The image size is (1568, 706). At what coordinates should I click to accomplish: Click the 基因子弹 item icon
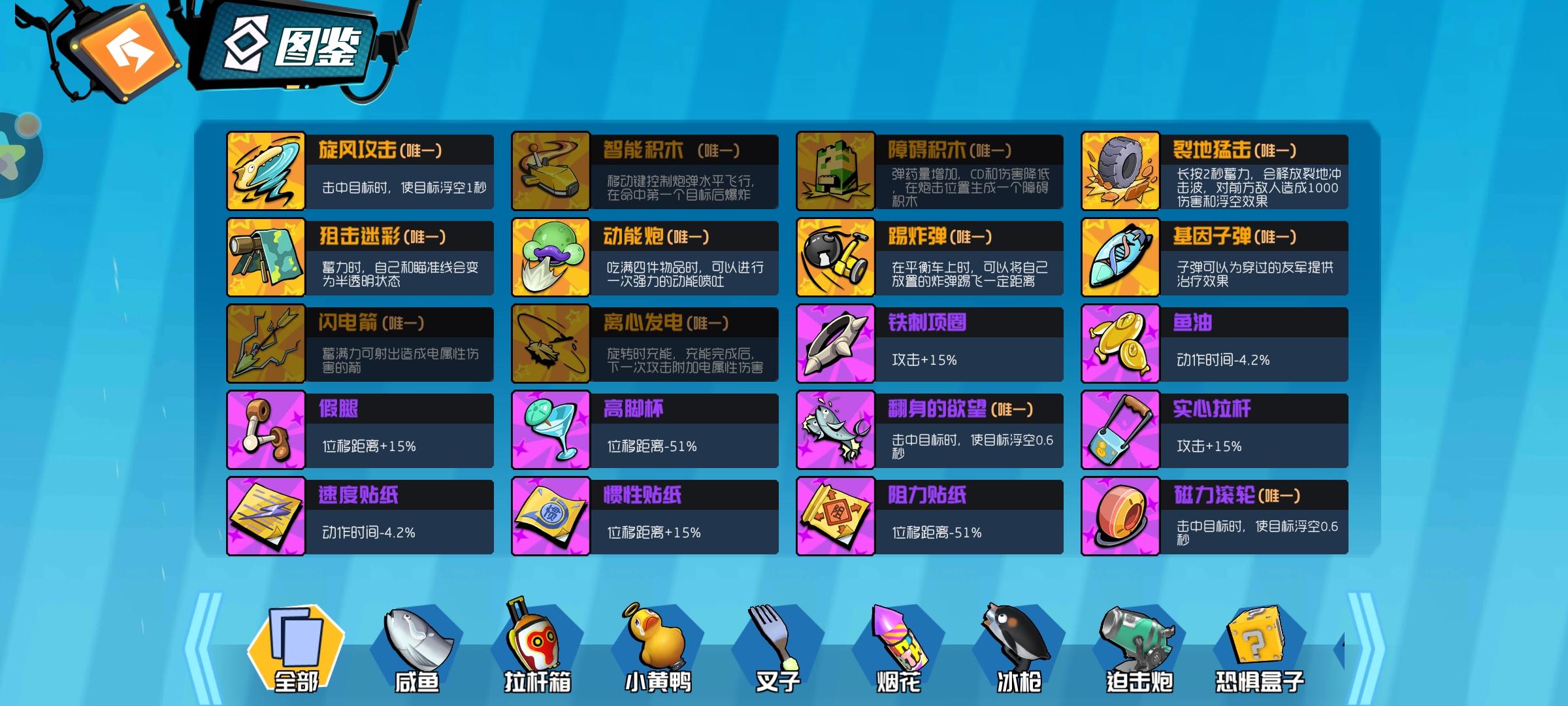coord(1120,258)
